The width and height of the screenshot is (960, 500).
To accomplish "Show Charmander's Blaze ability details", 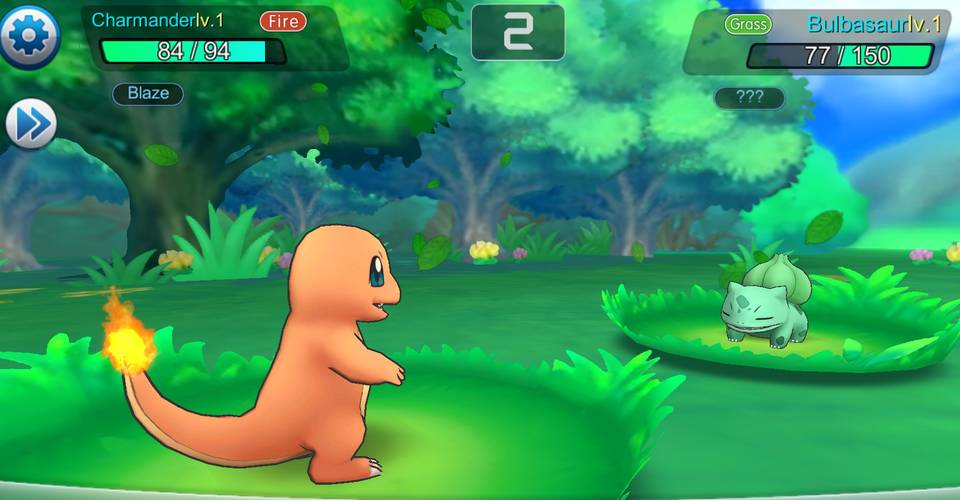I will coord(148,94).
